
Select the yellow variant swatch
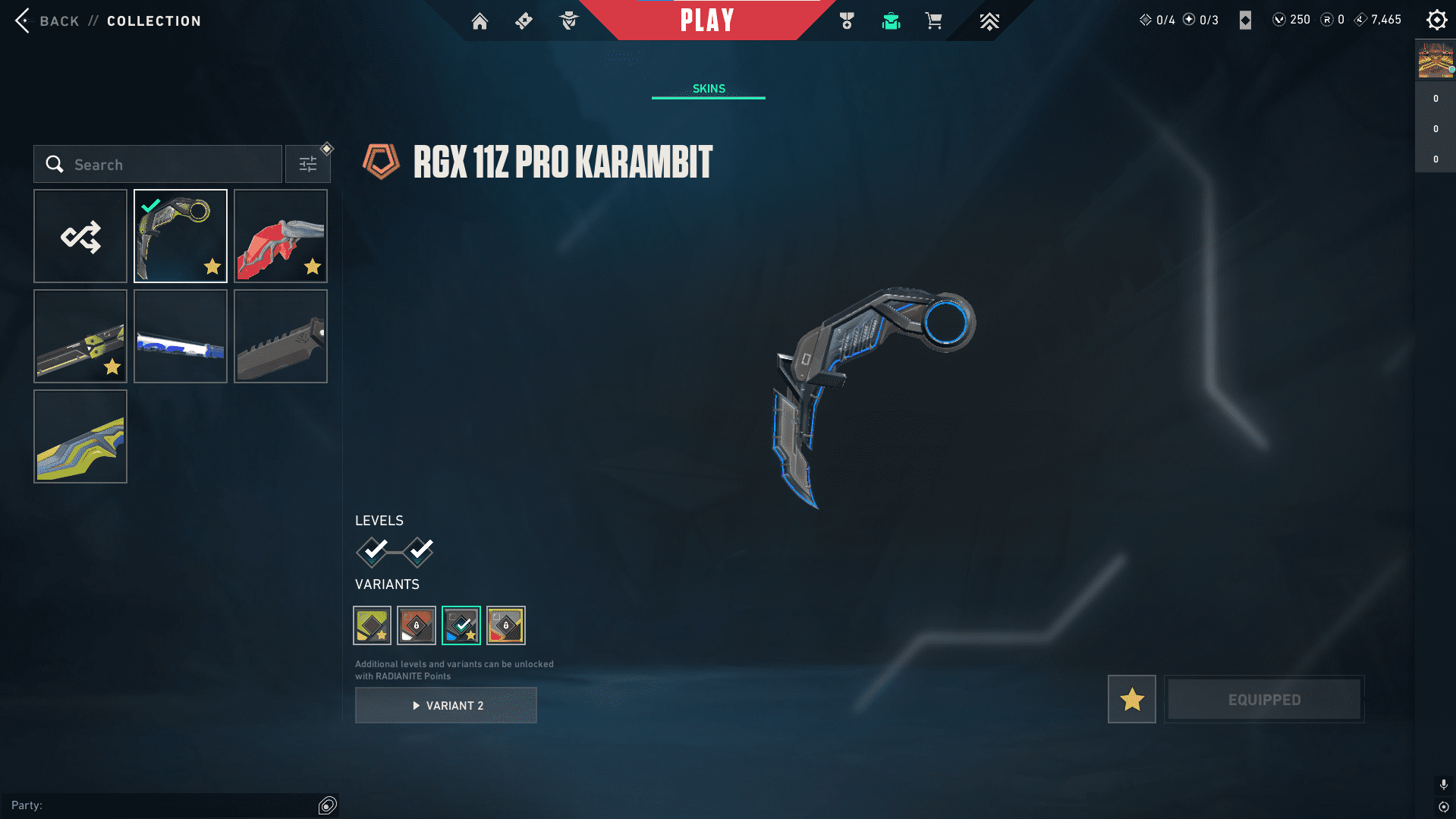pyautogui.click(x=372, y=625)
